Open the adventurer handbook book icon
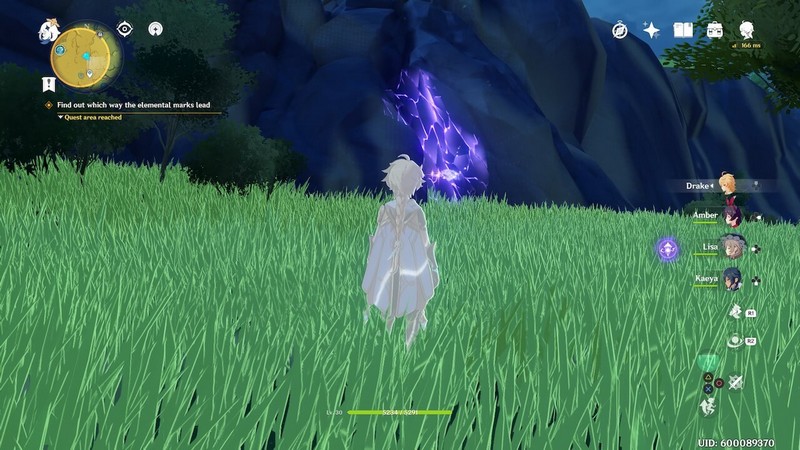The image size is (800, 450). click(x=683, y=30)
